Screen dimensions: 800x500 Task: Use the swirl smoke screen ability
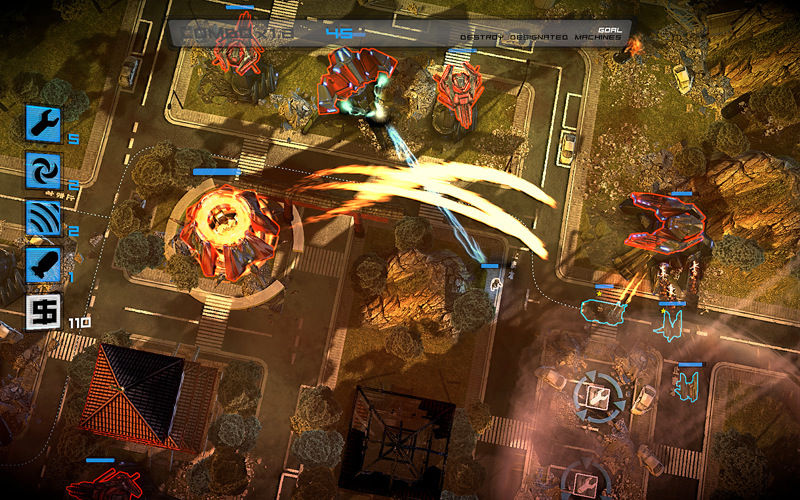(x=44, y=170)
